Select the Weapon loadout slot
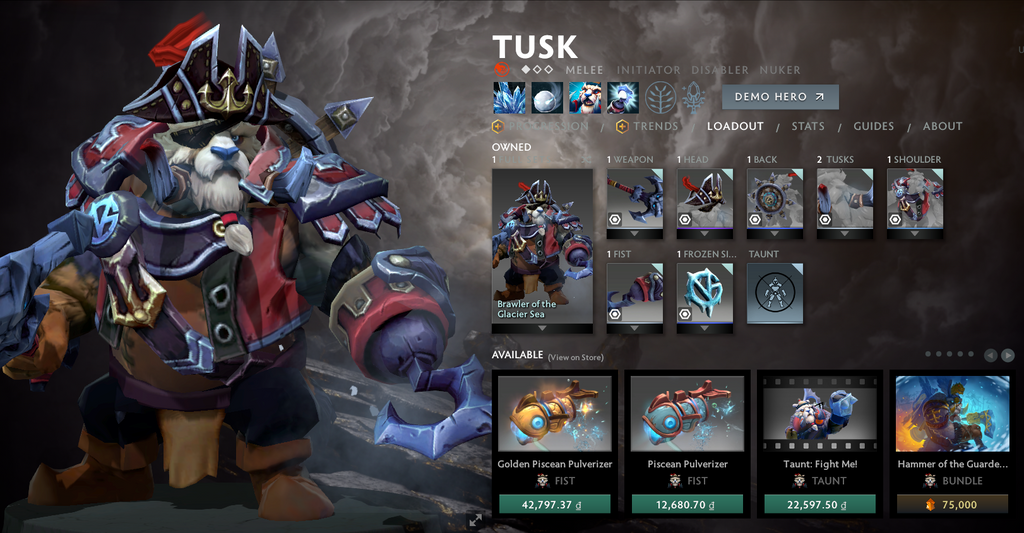Viewport: 1024px width, 533px height. (635, 198)
